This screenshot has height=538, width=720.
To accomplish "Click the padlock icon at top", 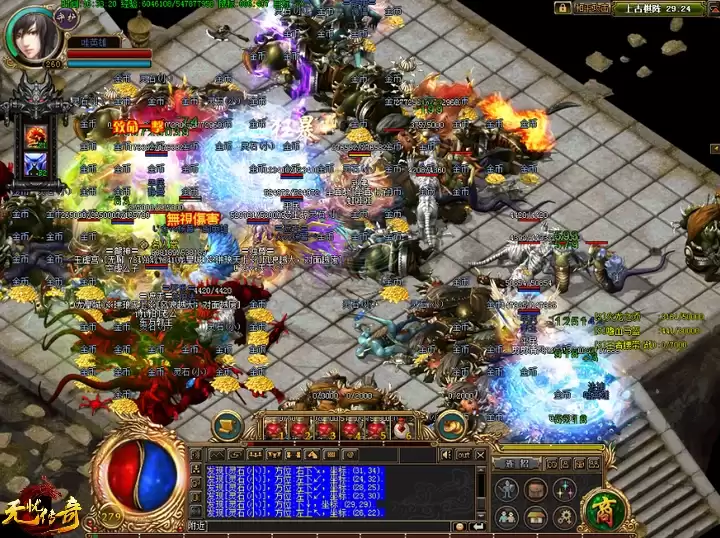I will (x=563, y=8).
